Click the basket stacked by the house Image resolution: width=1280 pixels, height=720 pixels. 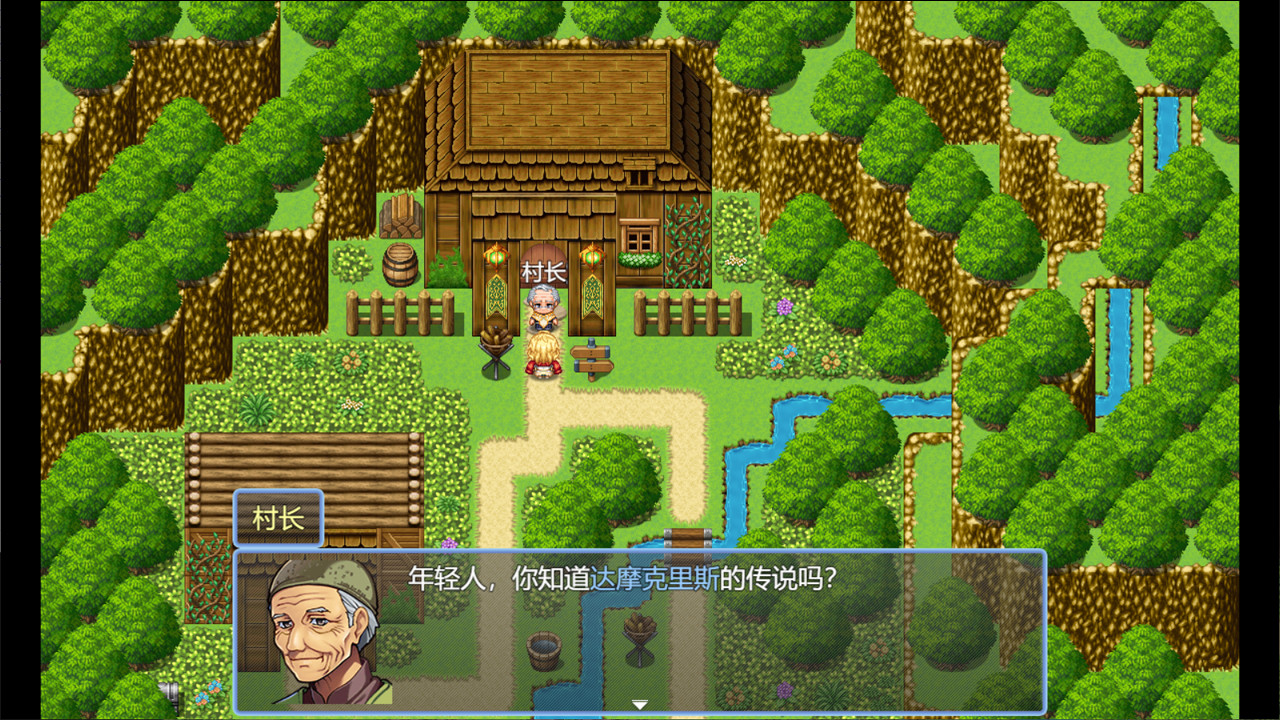tap(402, 215)
